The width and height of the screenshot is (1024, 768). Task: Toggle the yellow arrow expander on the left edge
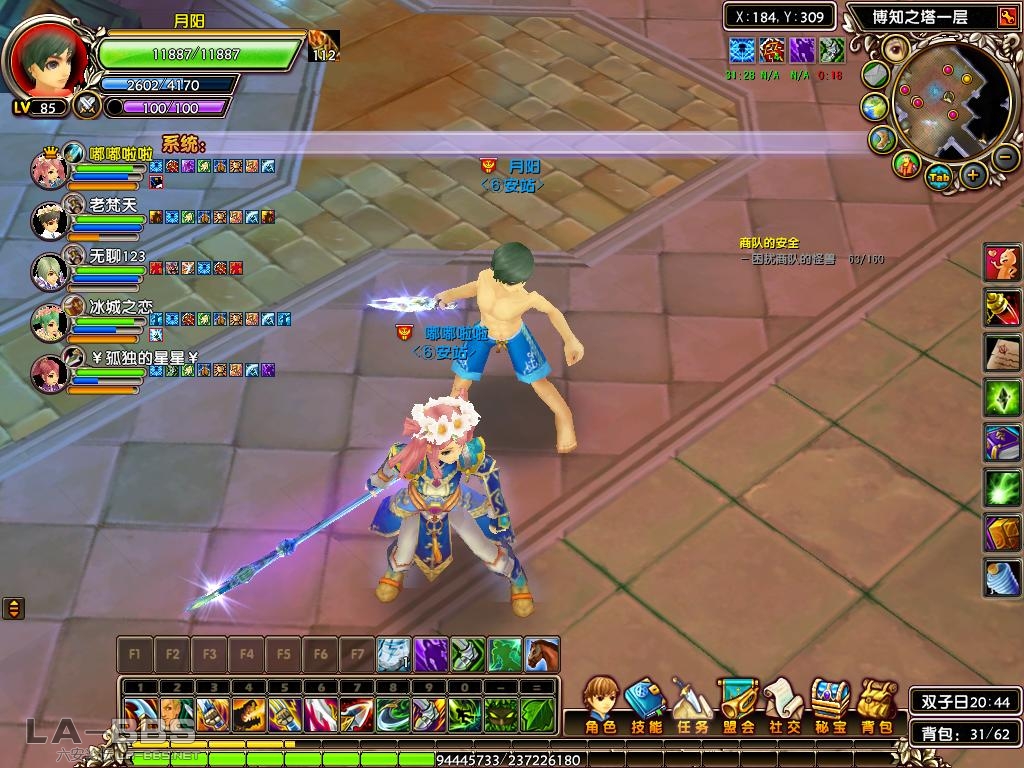(13, 607)
